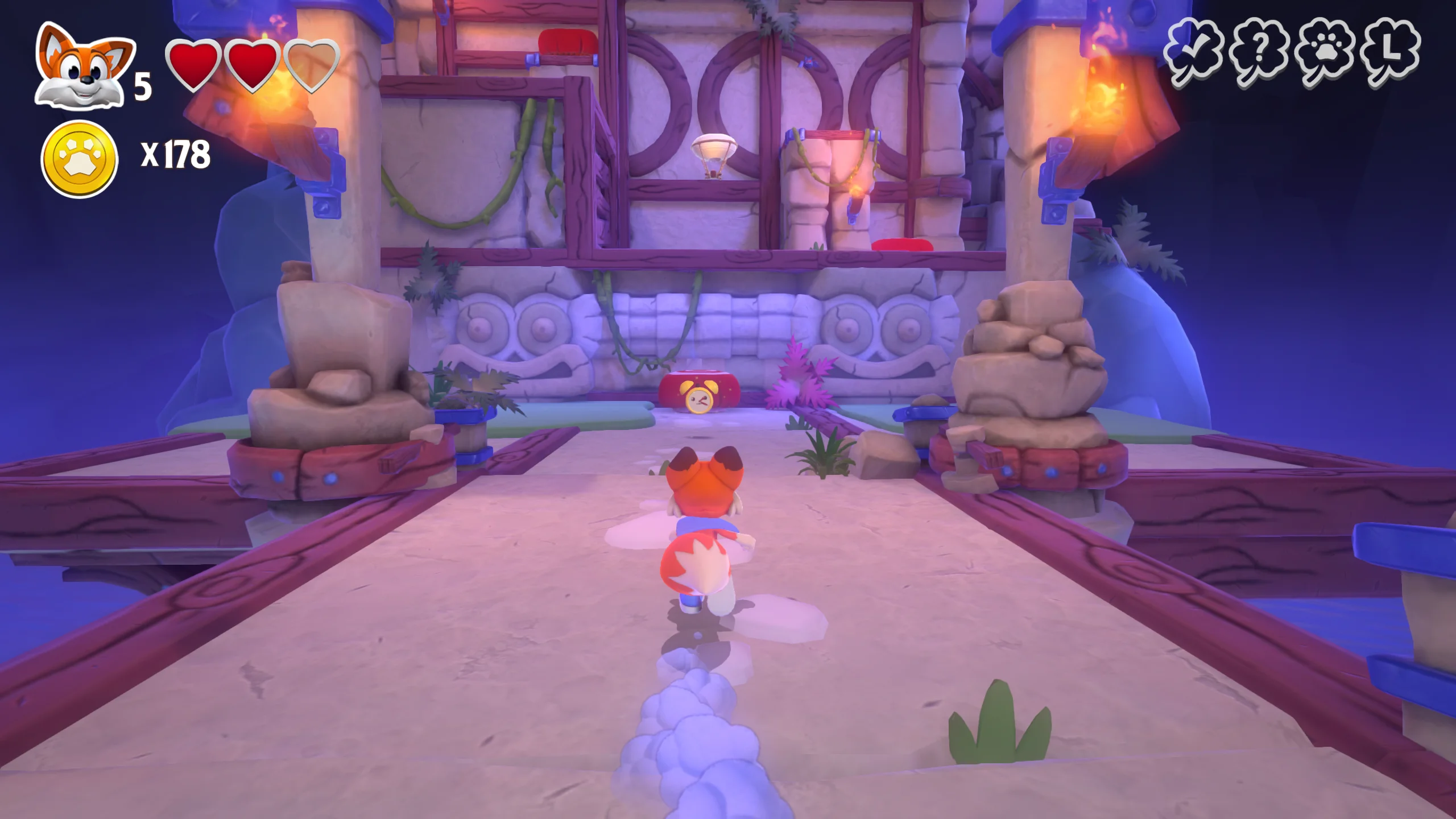This screenshot has height=819, width=1456.
Task: Select the question mark clover icon
Action: point(1258,52)
